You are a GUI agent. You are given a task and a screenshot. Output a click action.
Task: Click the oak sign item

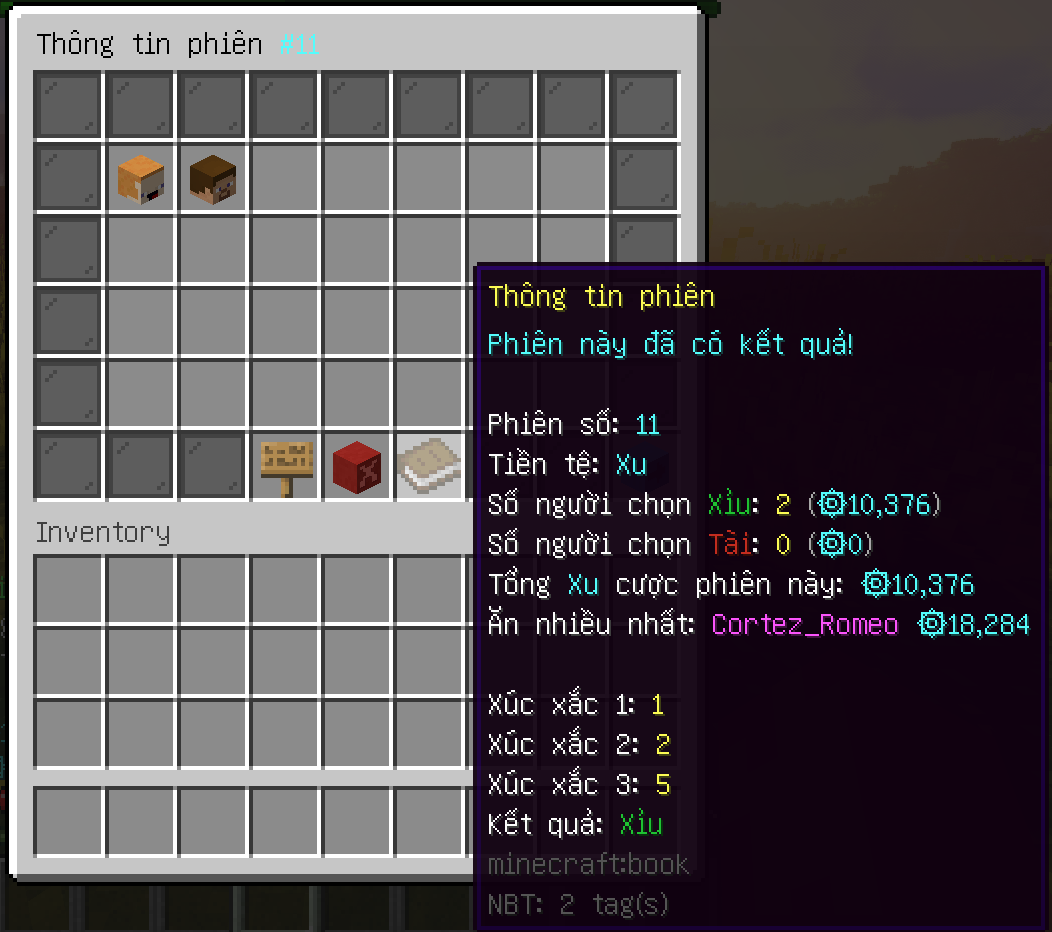pyautogui.click(x=286, y=466)
